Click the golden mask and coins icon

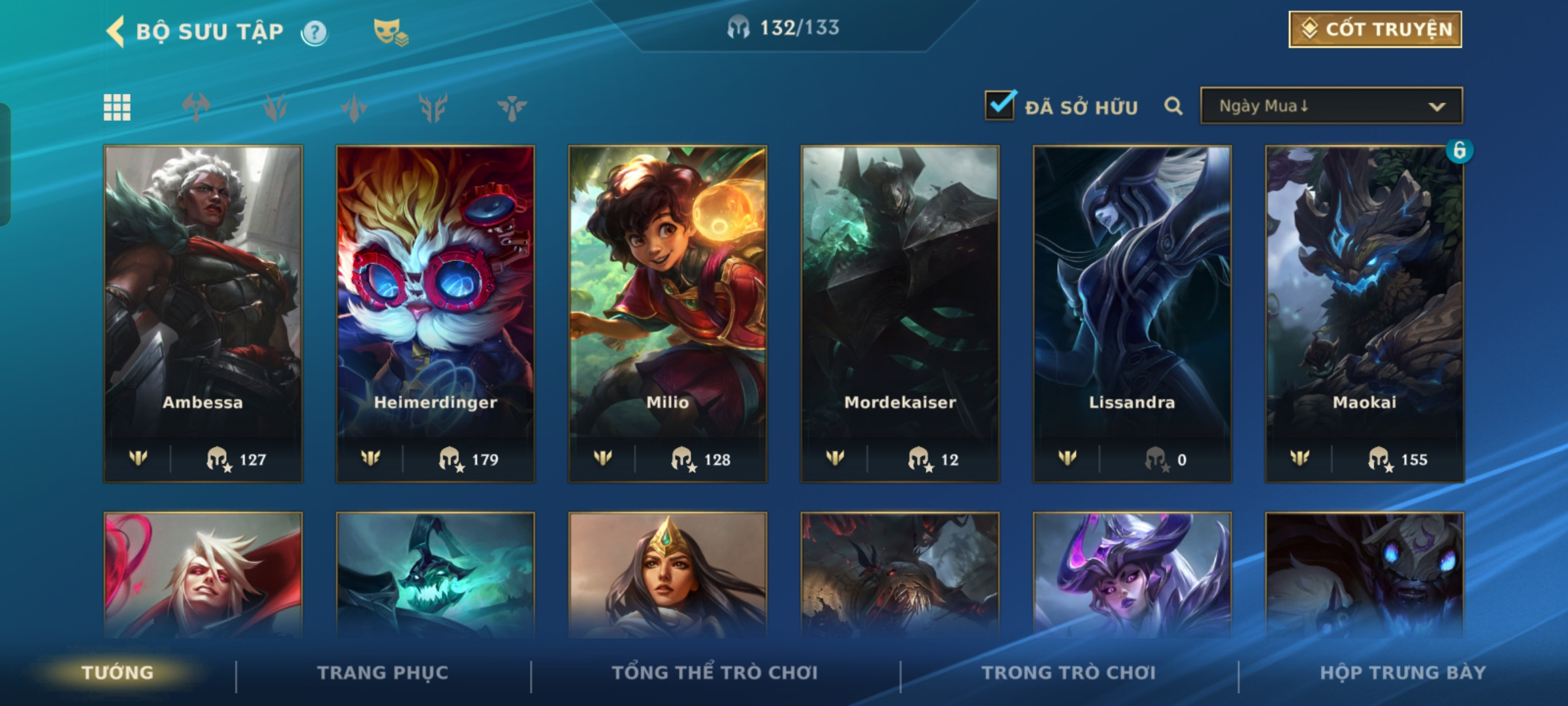(x=390, y=32)
